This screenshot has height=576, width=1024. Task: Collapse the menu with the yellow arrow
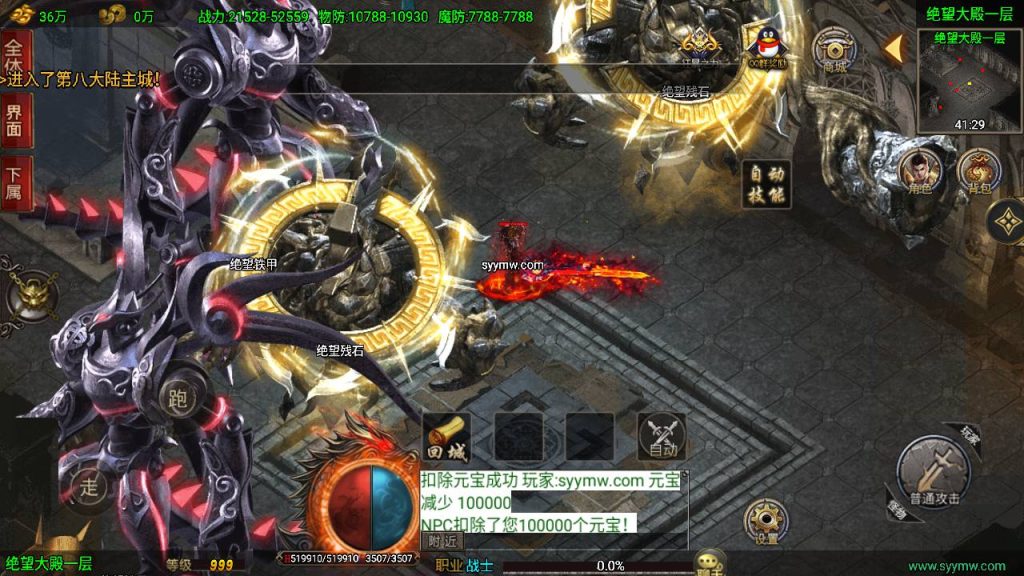tap(894, 47)
